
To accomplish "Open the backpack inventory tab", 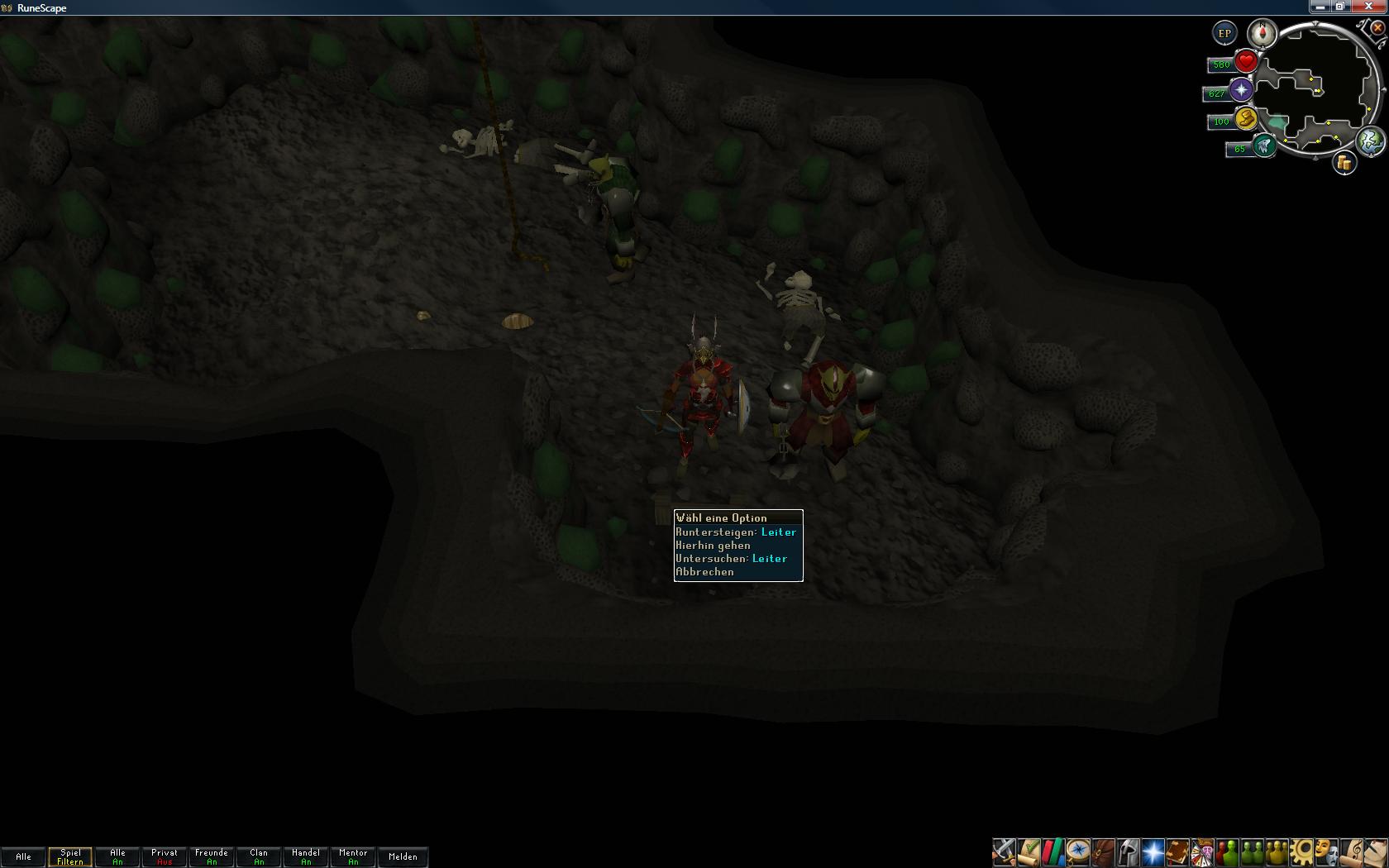I will (1103, 851).
